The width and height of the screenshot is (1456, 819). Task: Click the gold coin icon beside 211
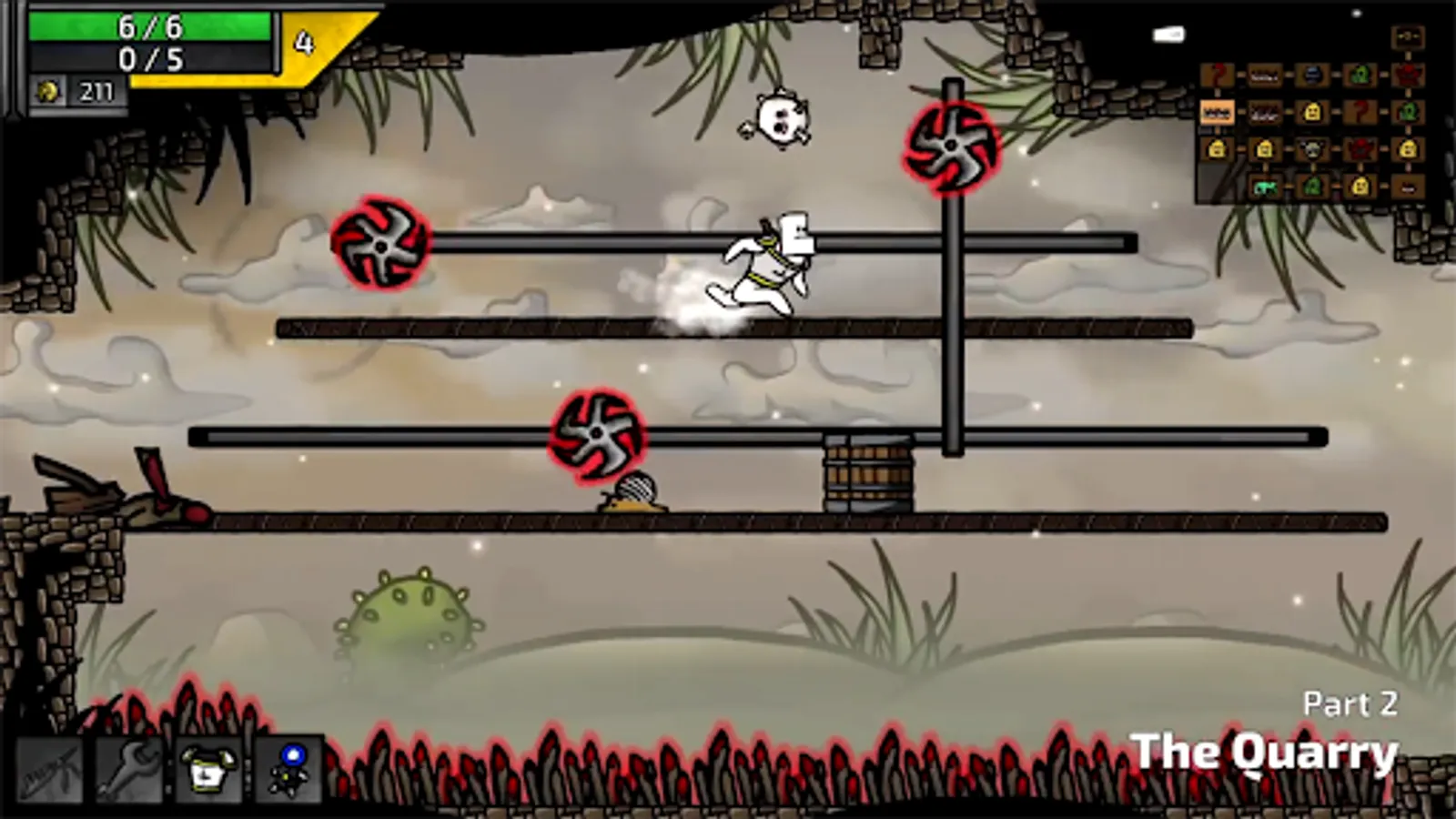[50, 90]
